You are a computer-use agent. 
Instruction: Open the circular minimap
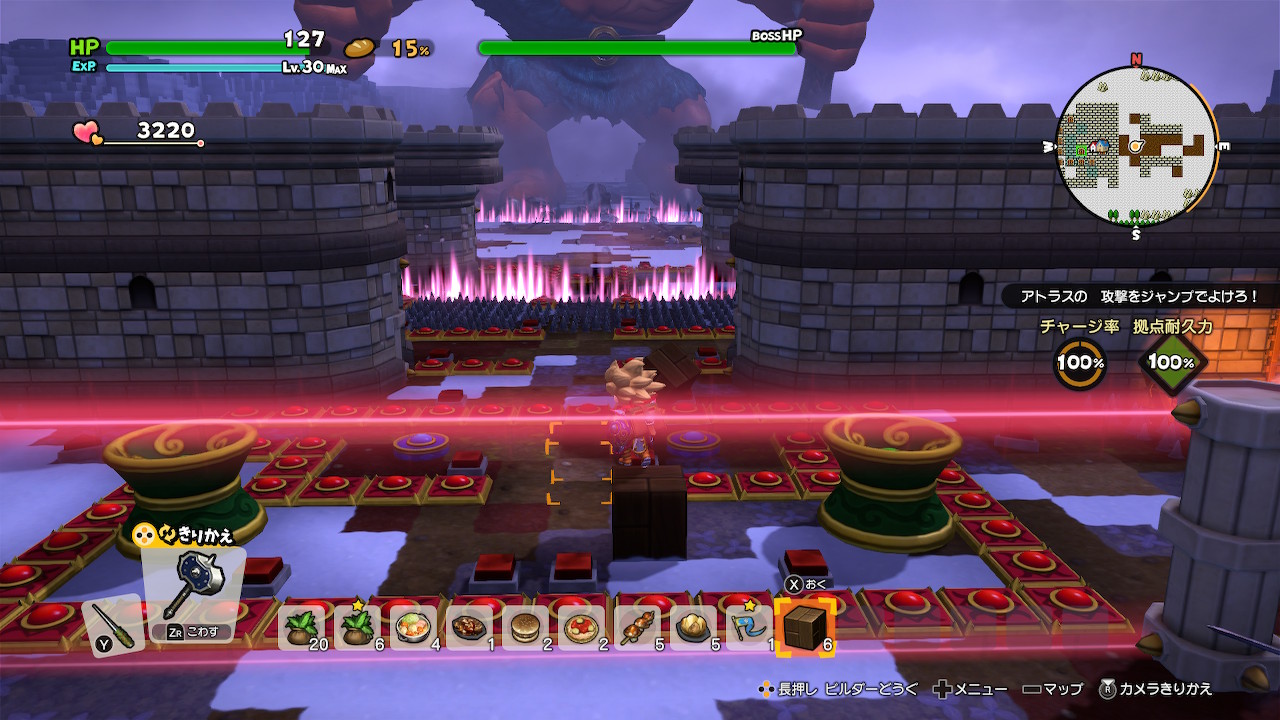1136,147
